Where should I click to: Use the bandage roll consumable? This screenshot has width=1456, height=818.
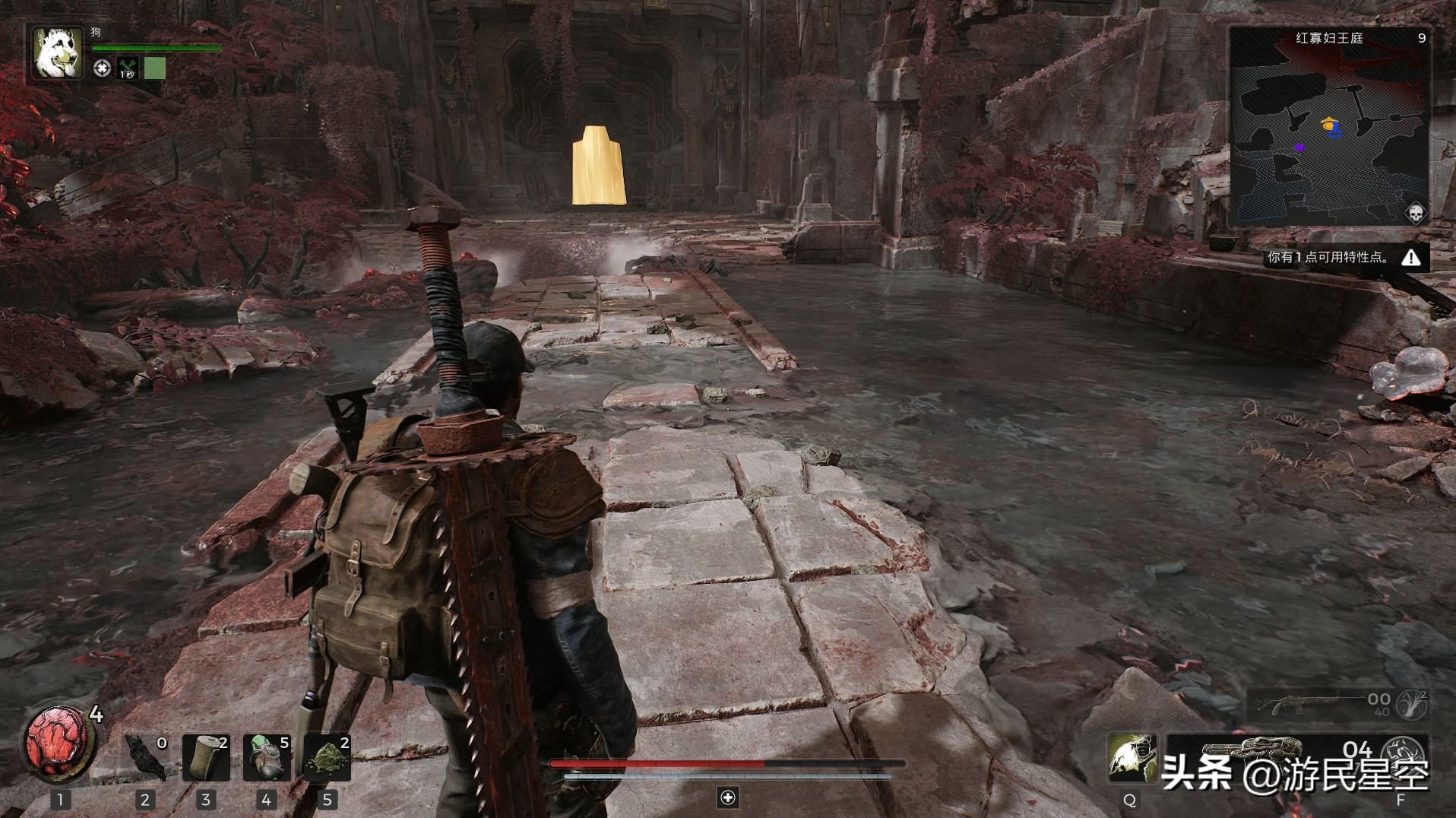click(x=206, y=757)
